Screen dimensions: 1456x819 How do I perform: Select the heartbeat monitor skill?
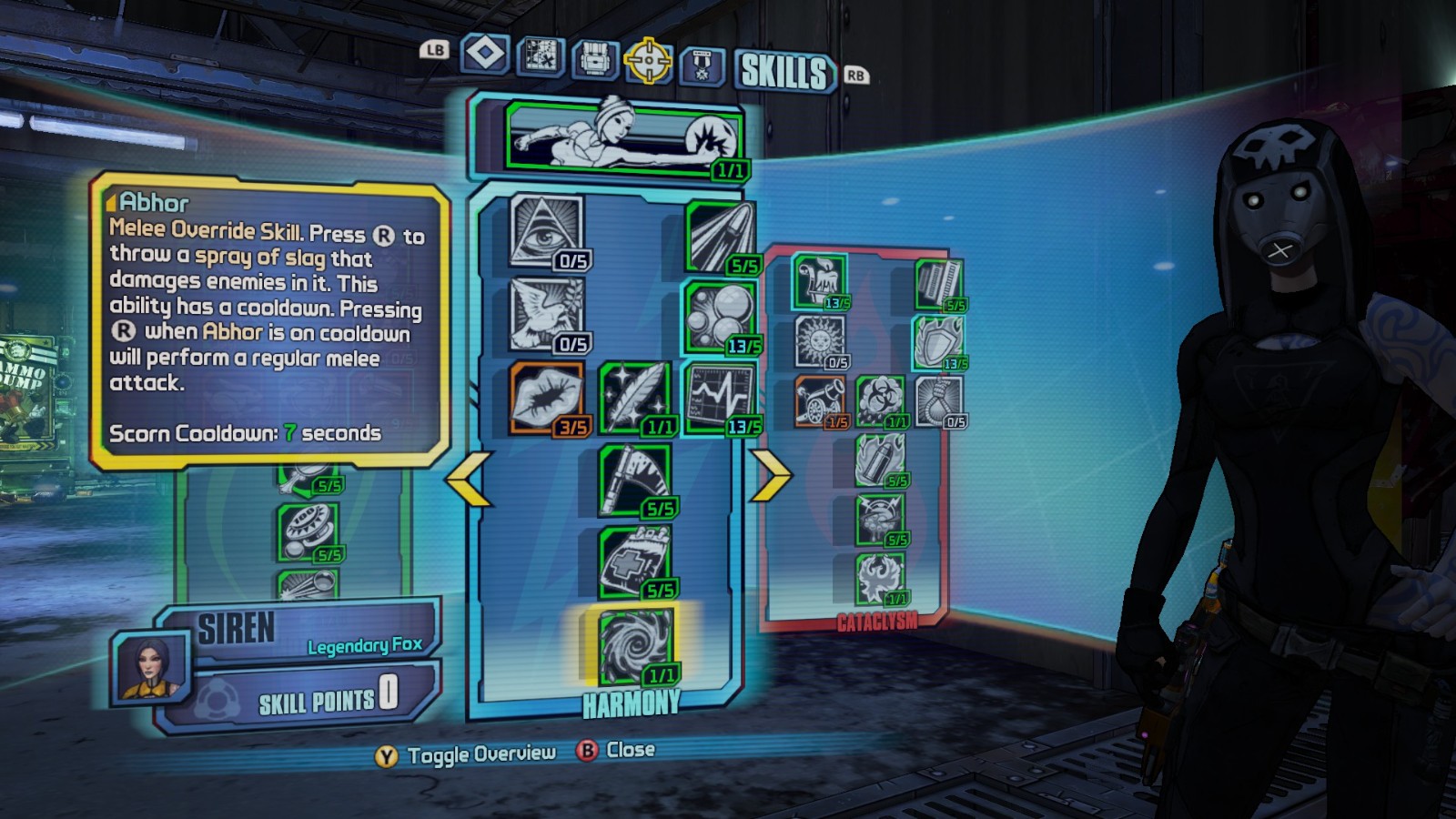click(719, 398)
